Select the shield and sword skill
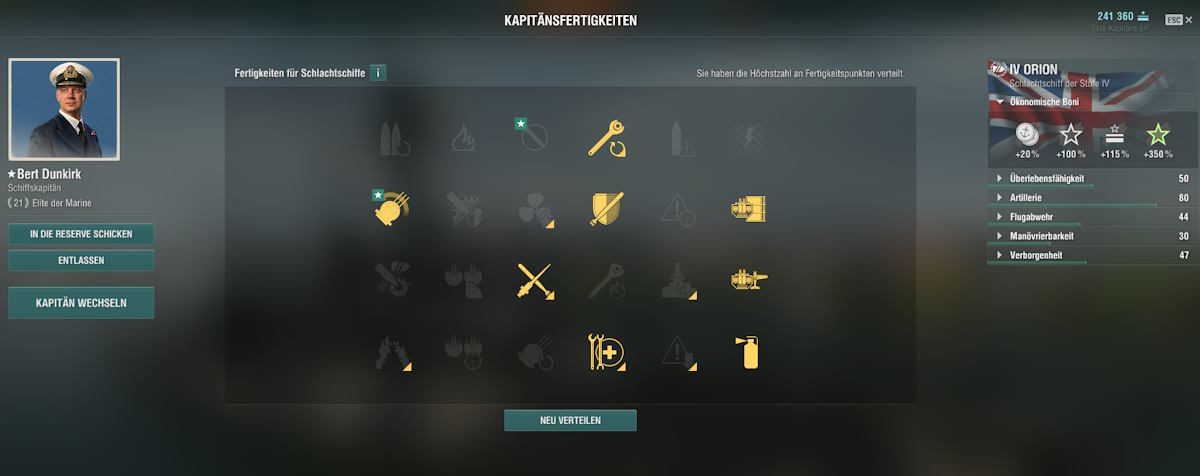Viewport: 1200px width, 476px height. [x=606, y=208]
